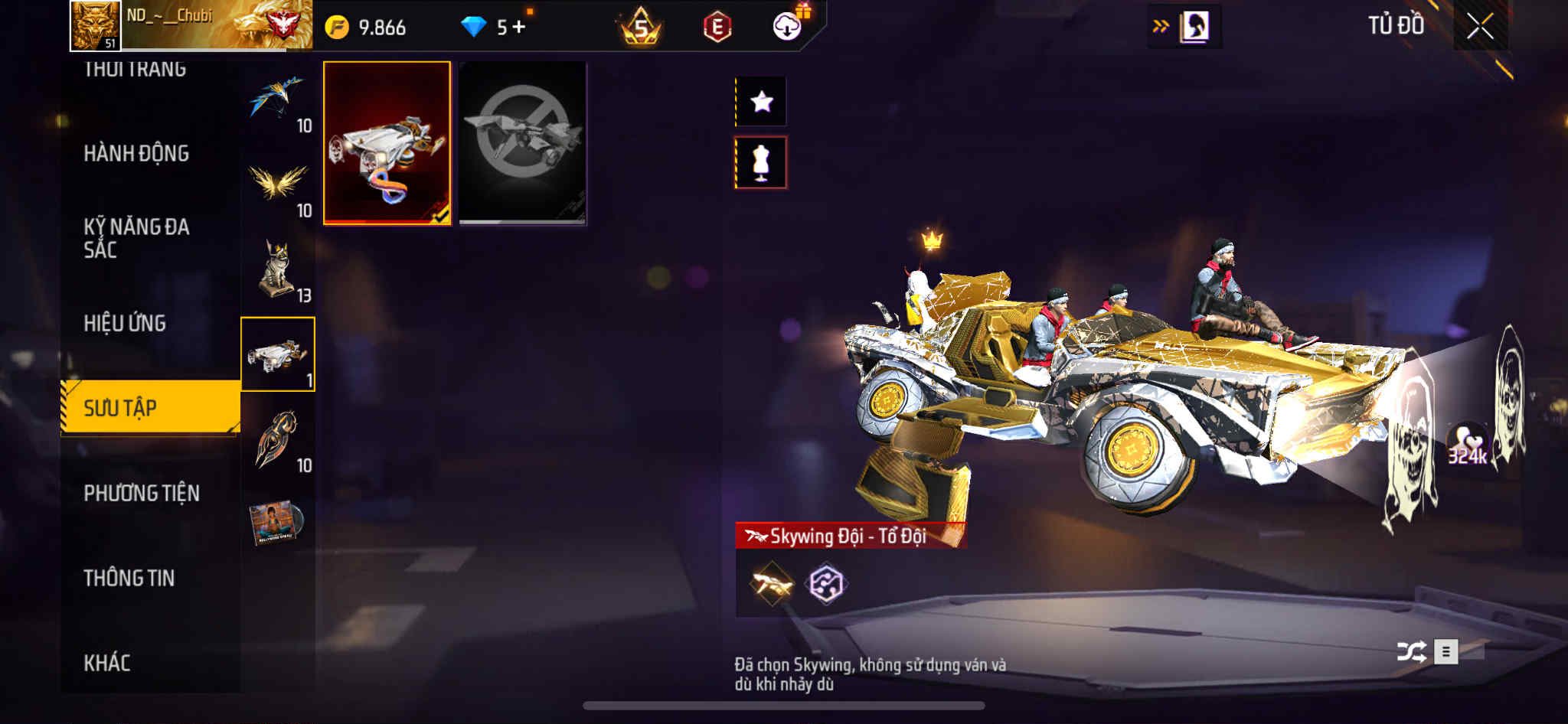Select the Kỹ Năng Đa Sắc category
1568x724 pixels.
pos(136,238)
